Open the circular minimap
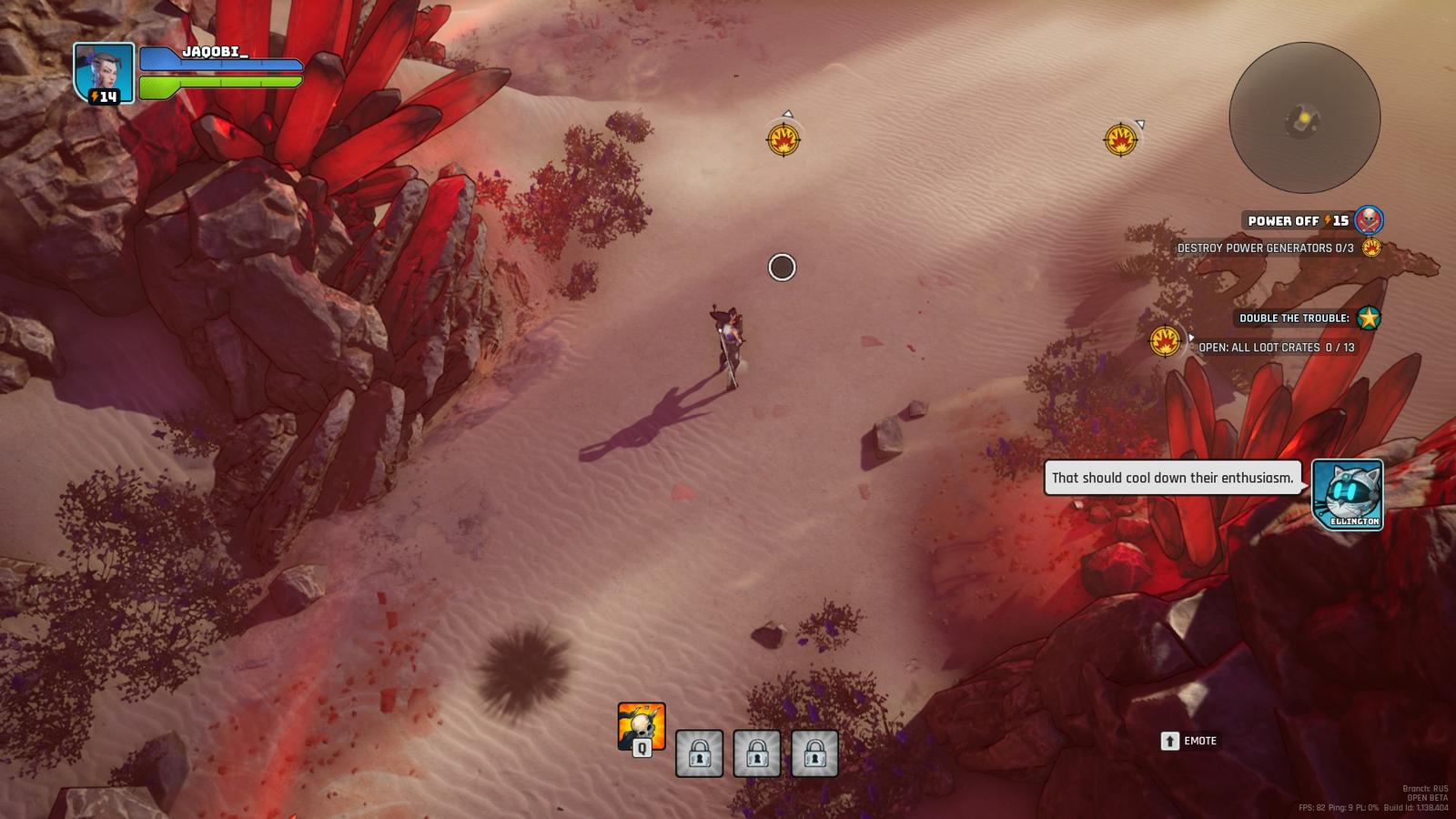The height and width of the screenshot is (819, 1456). click(1304, 118)
